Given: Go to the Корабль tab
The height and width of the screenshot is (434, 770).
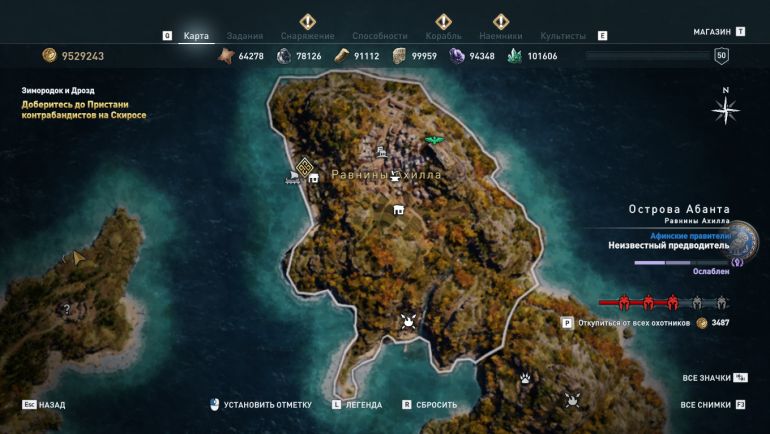Looking at the screenshot, I should (443, 36).
